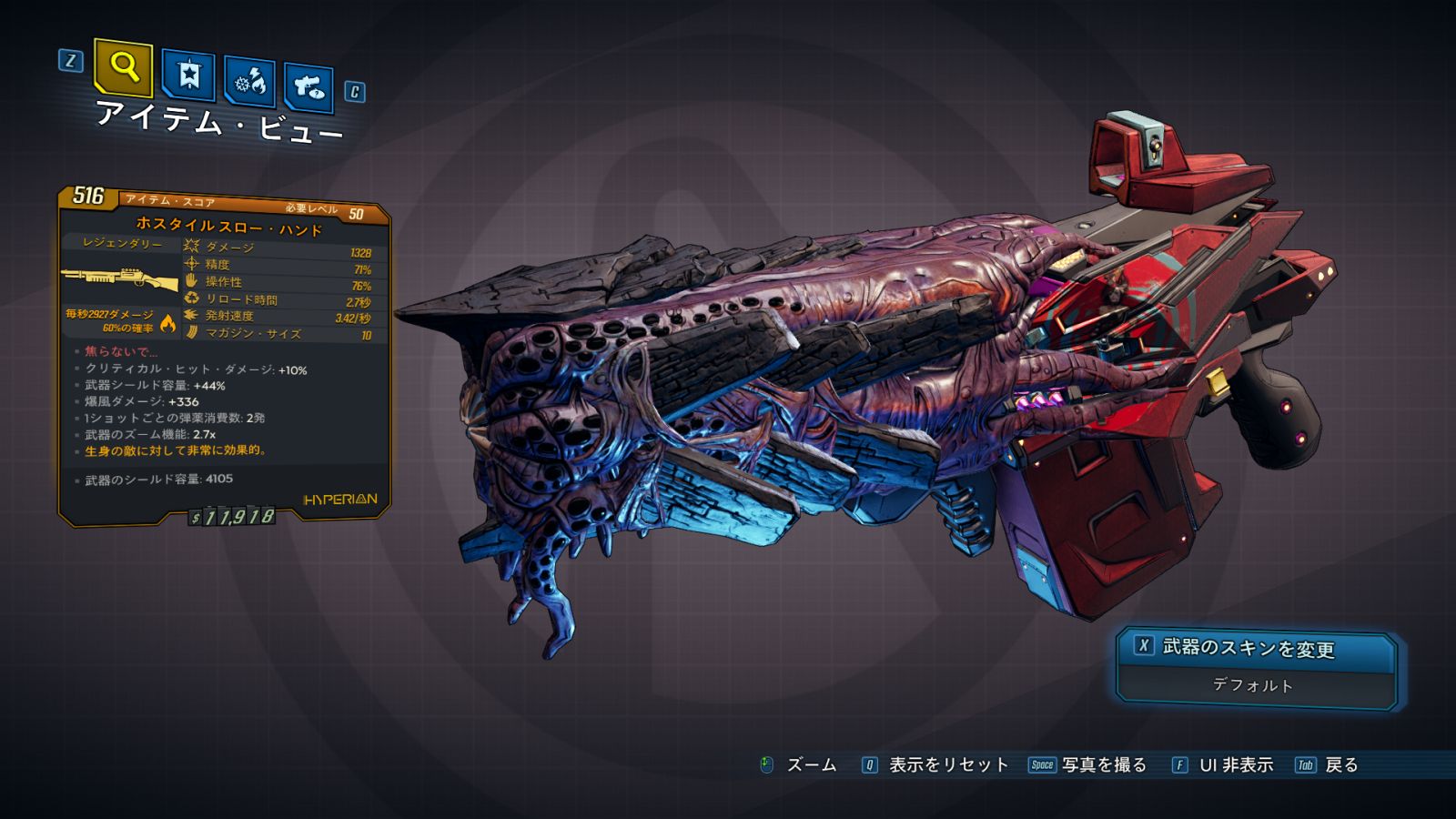Choose 写真を撮る to take a photo
The height and width of the screenshot is (819, 1456).
click(1103, 765)
